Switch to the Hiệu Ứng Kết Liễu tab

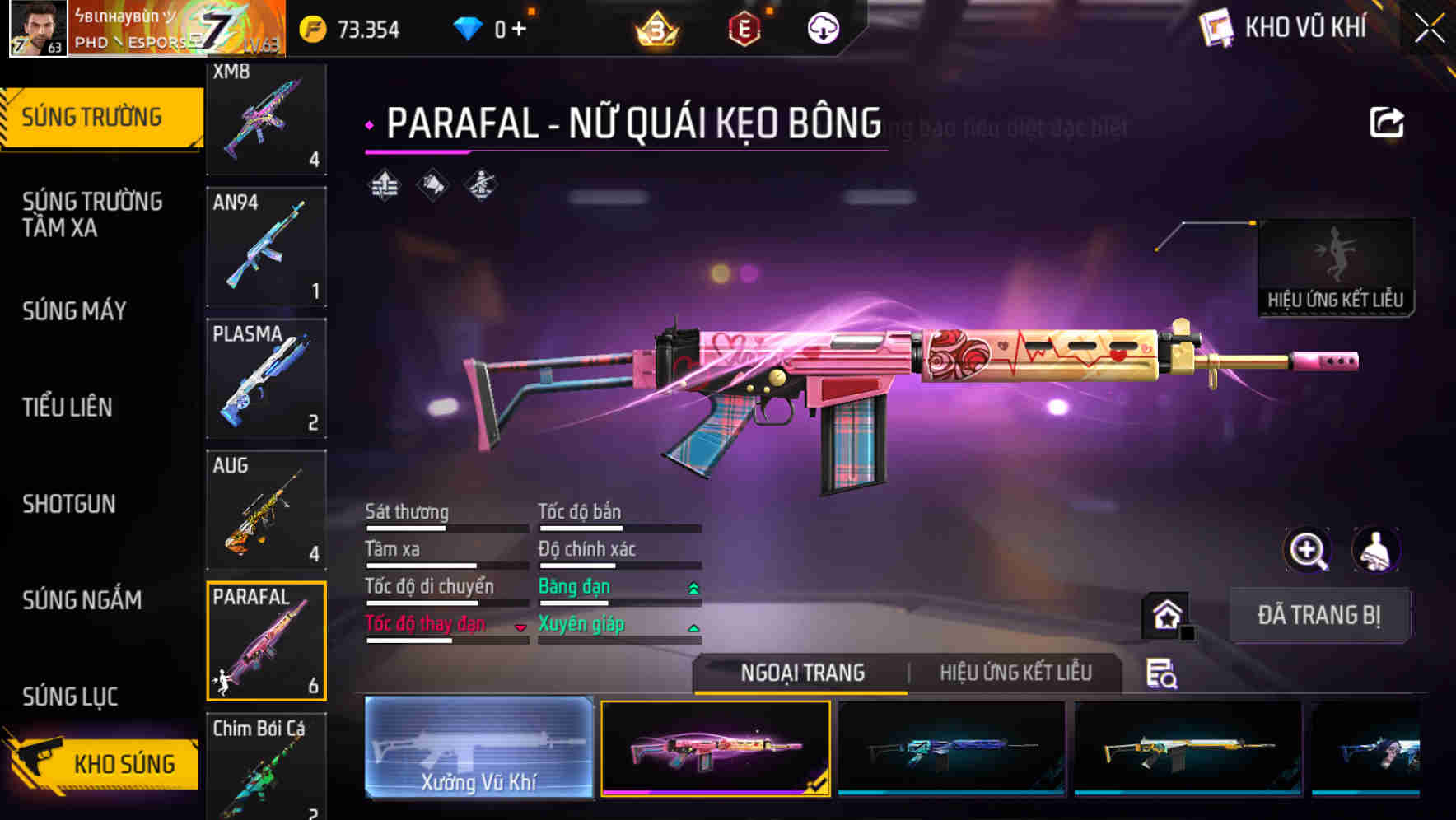point(1016,673)
